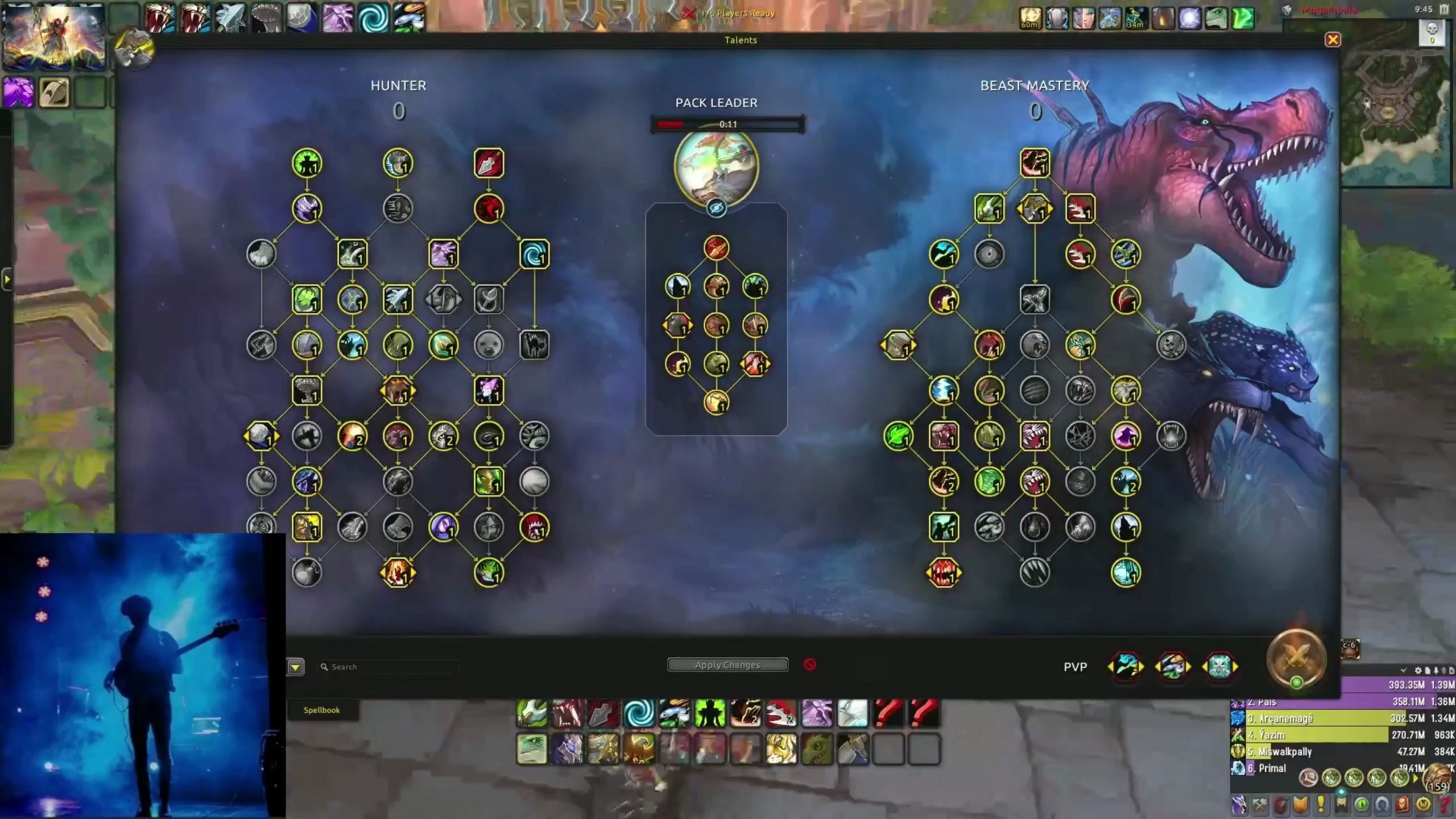Select the bottom node of Pack Leader tree
The width and height of the screenshot is (1456, 819).
click(x=716, y=403)
